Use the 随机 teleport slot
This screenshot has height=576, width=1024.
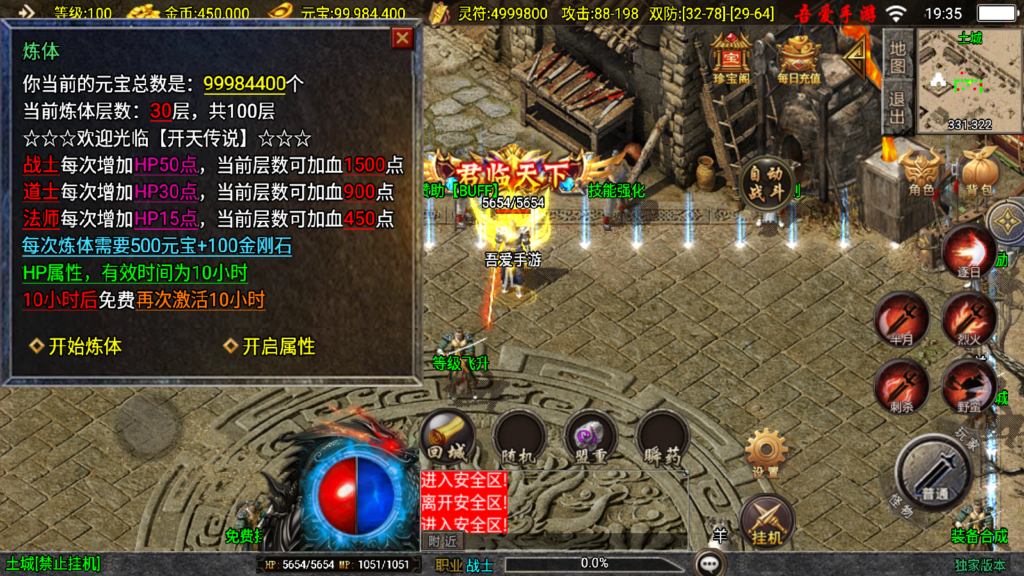(x=519, y=437)
